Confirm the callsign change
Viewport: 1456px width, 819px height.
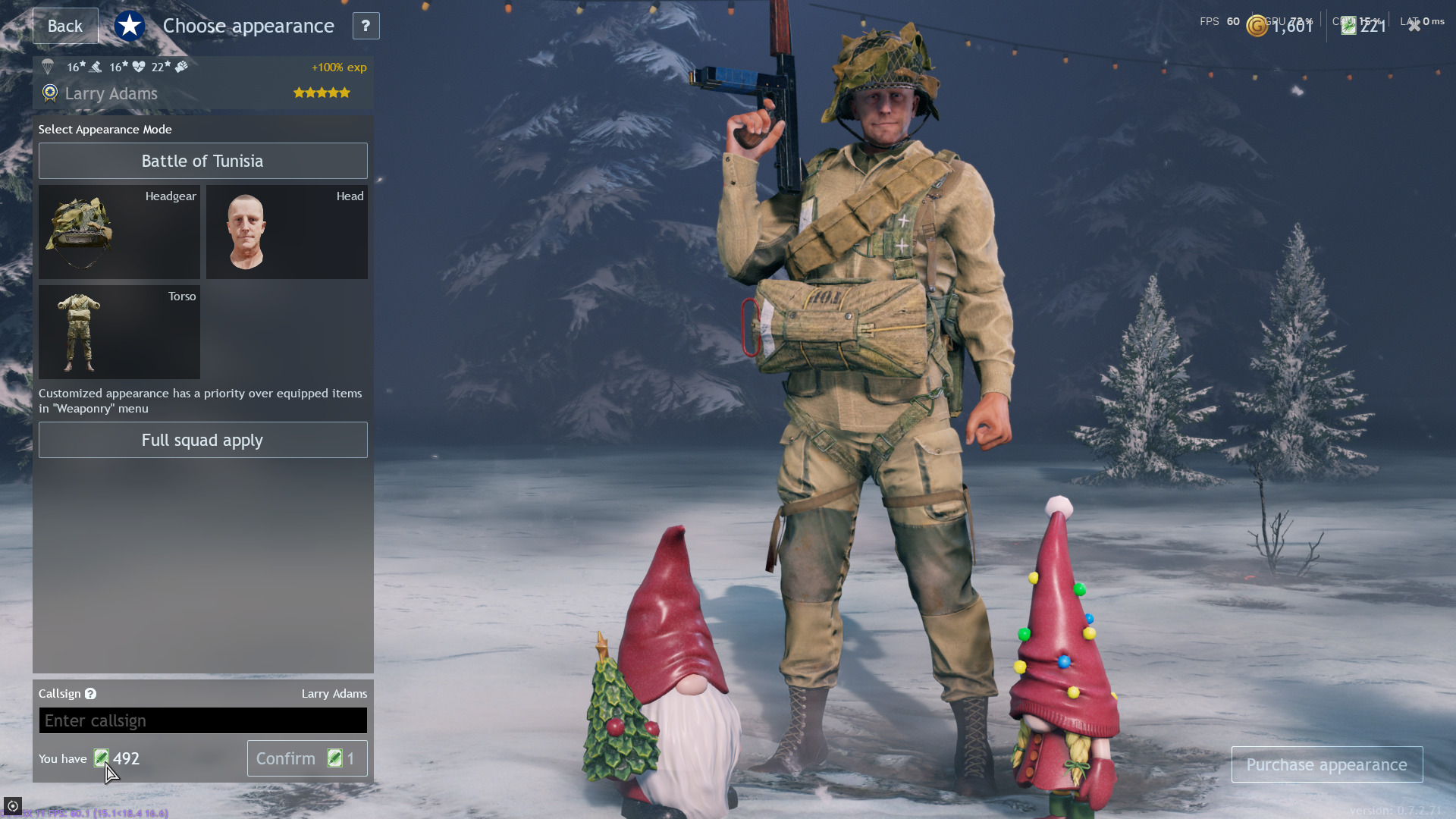(x=306, y=758)
